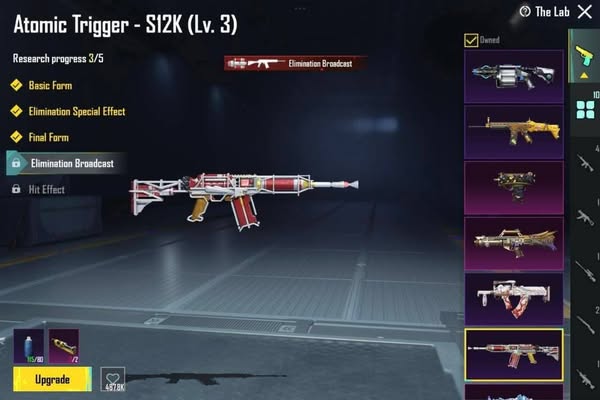Upgrade the Atomic Trigger S12K

coord(52,379)
